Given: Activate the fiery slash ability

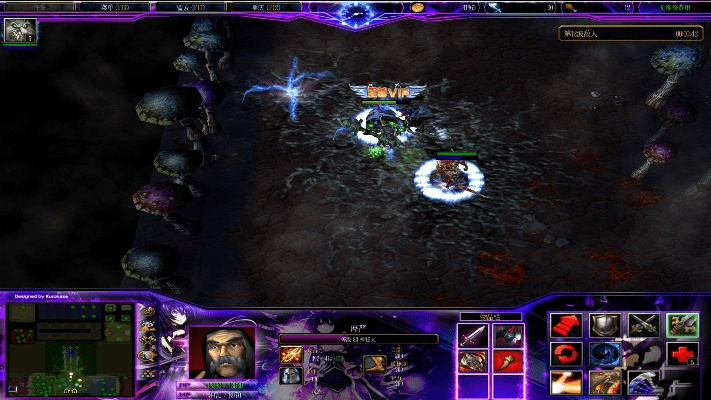Looking at the screenshot, I should point(566,382).
